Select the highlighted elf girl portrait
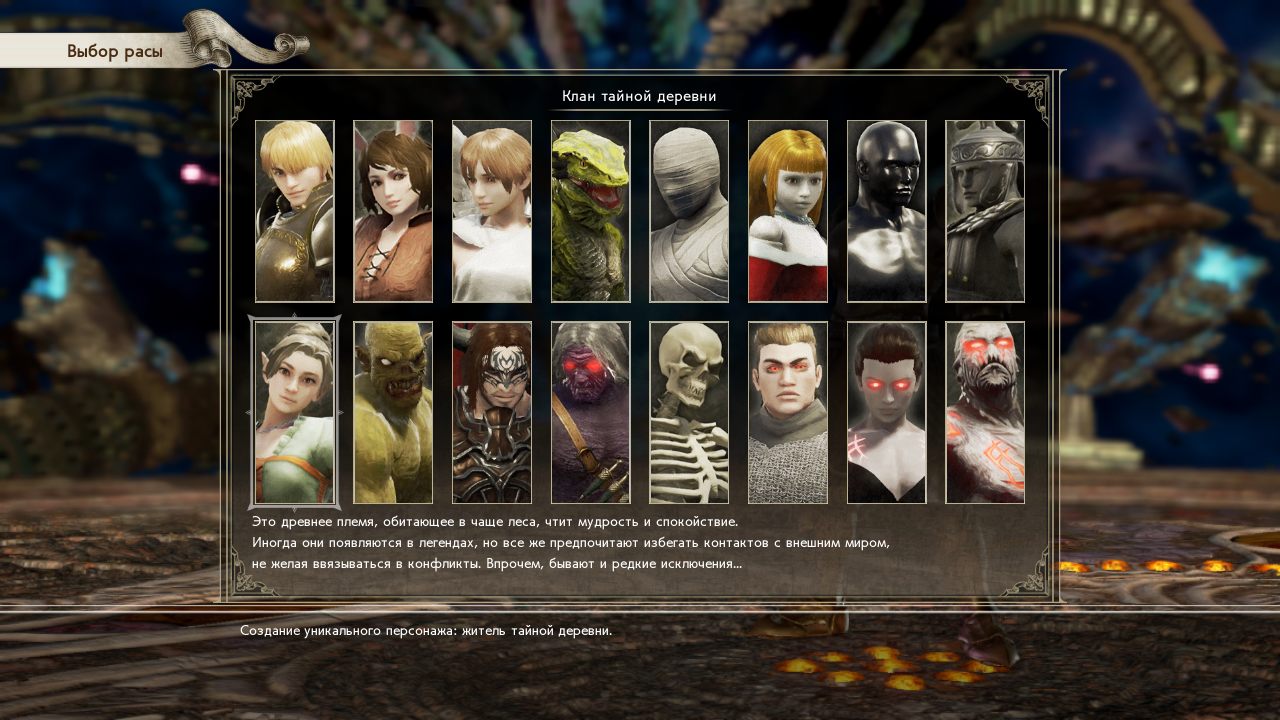This screenshot has height=720, width=1280. click(294, 412)
